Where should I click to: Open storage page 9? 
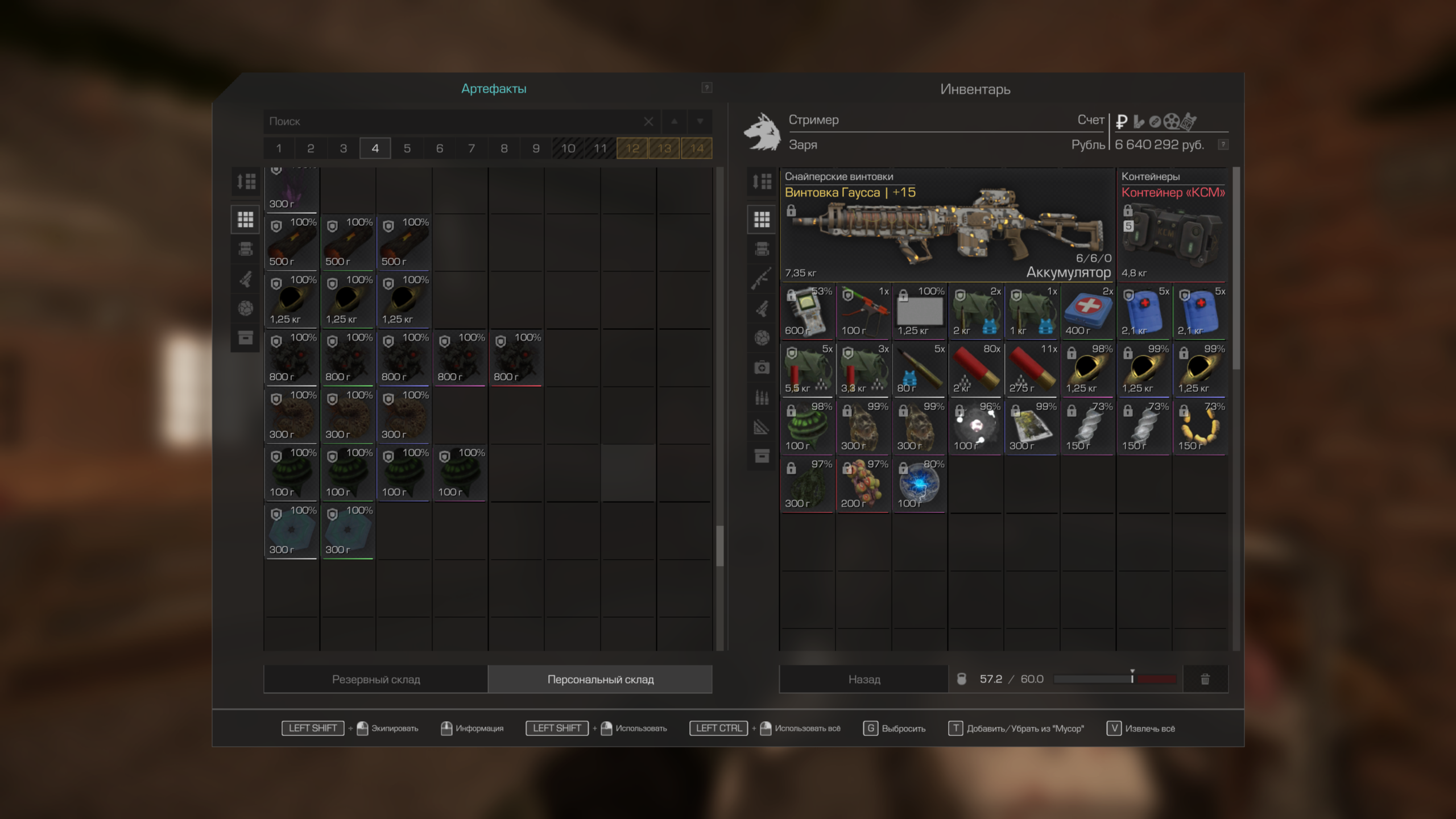click(x=536, y=148)
